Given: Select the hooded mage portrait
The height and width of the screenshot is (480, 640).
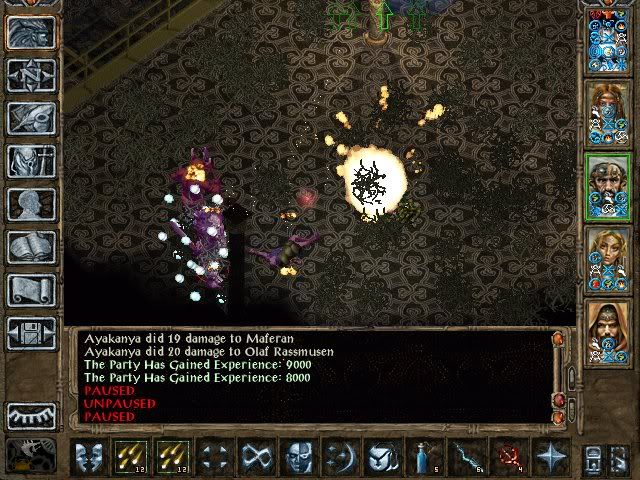Looking at the screenshot, I should [607, 332].
